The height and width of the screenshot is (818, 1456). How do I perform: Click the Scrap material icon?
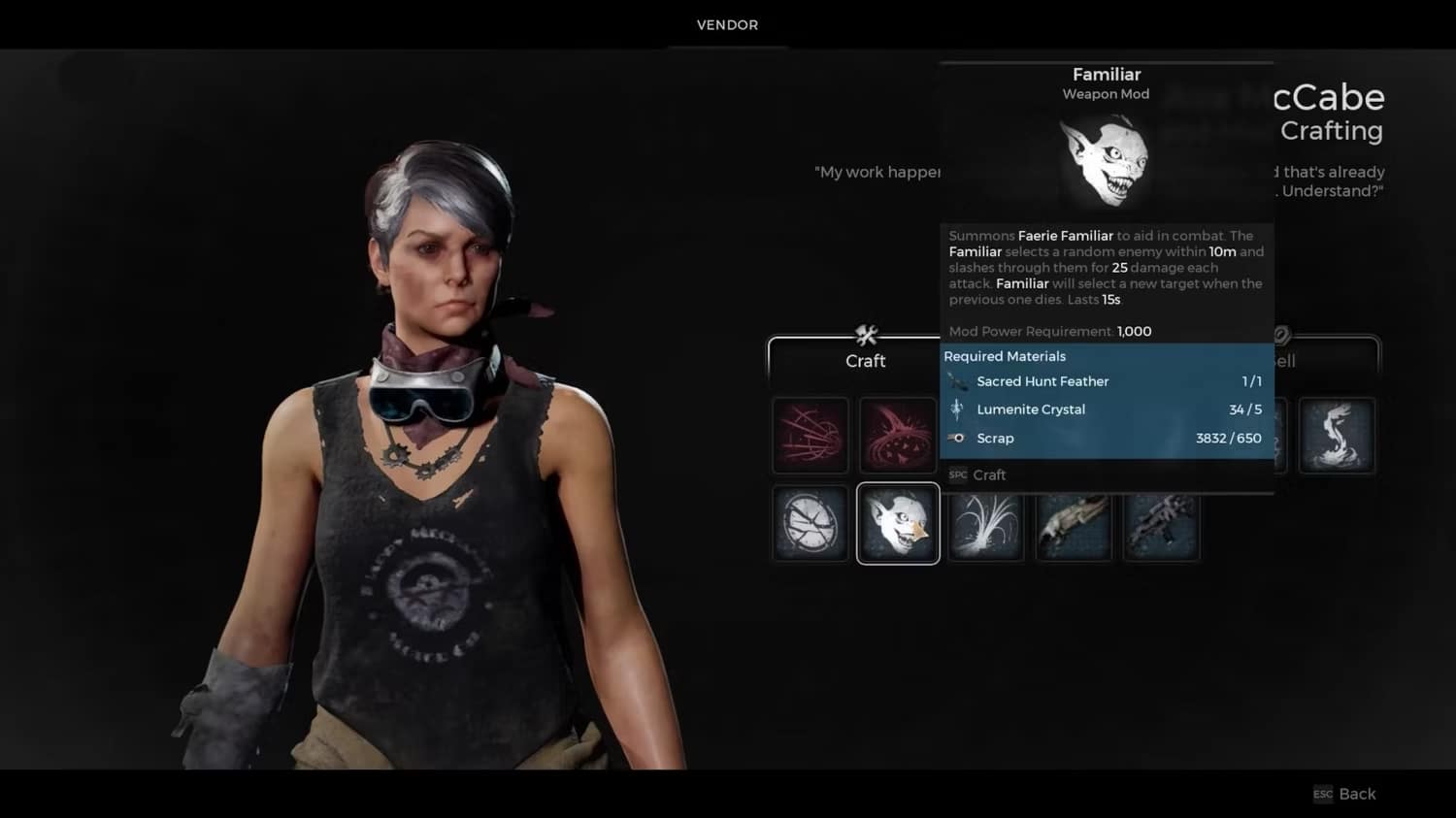(957, 438)
